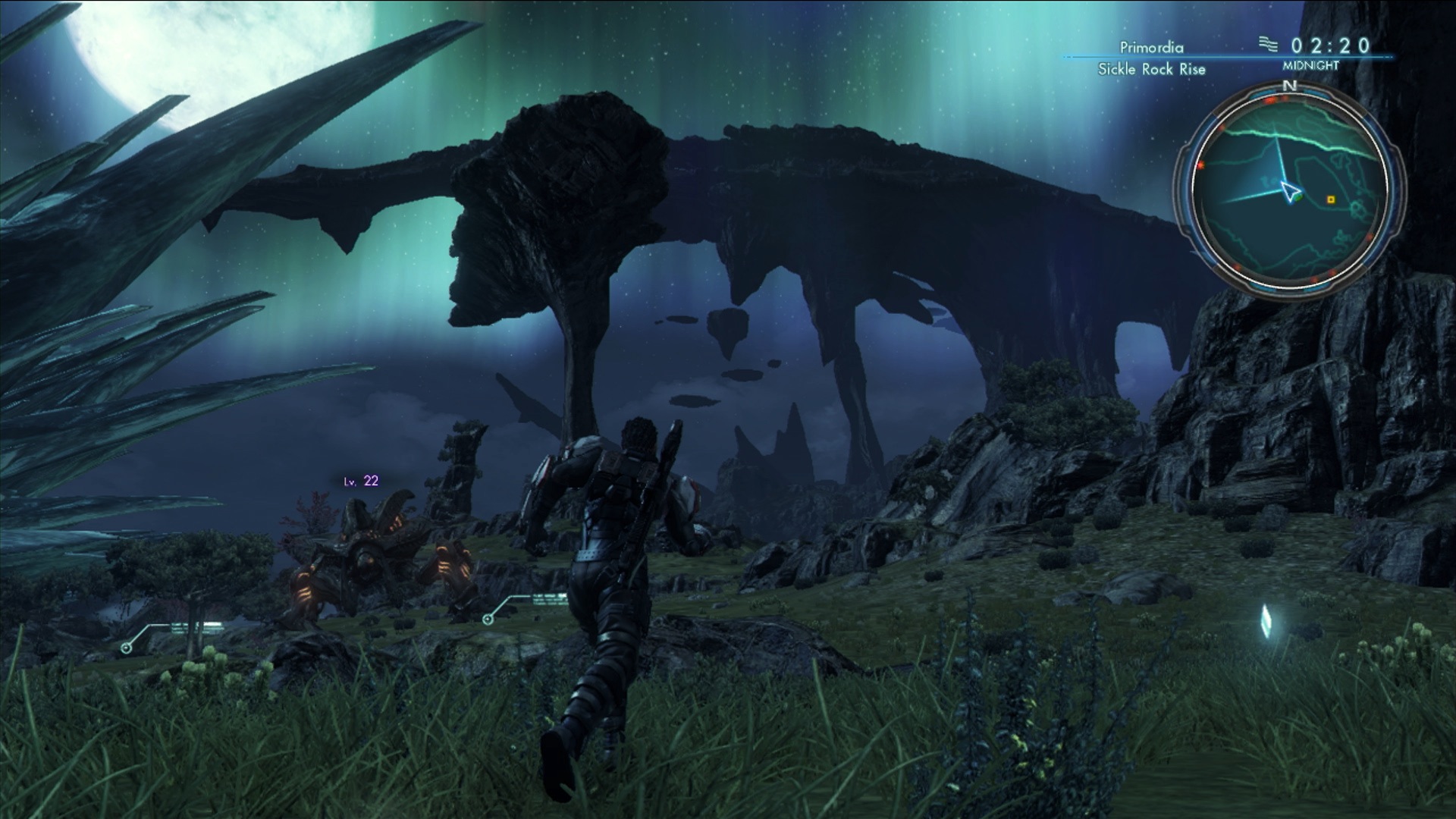Click the North indicator on the compass
Image resolution: width=1456 pixels, height=819 pixels.
1289,83
